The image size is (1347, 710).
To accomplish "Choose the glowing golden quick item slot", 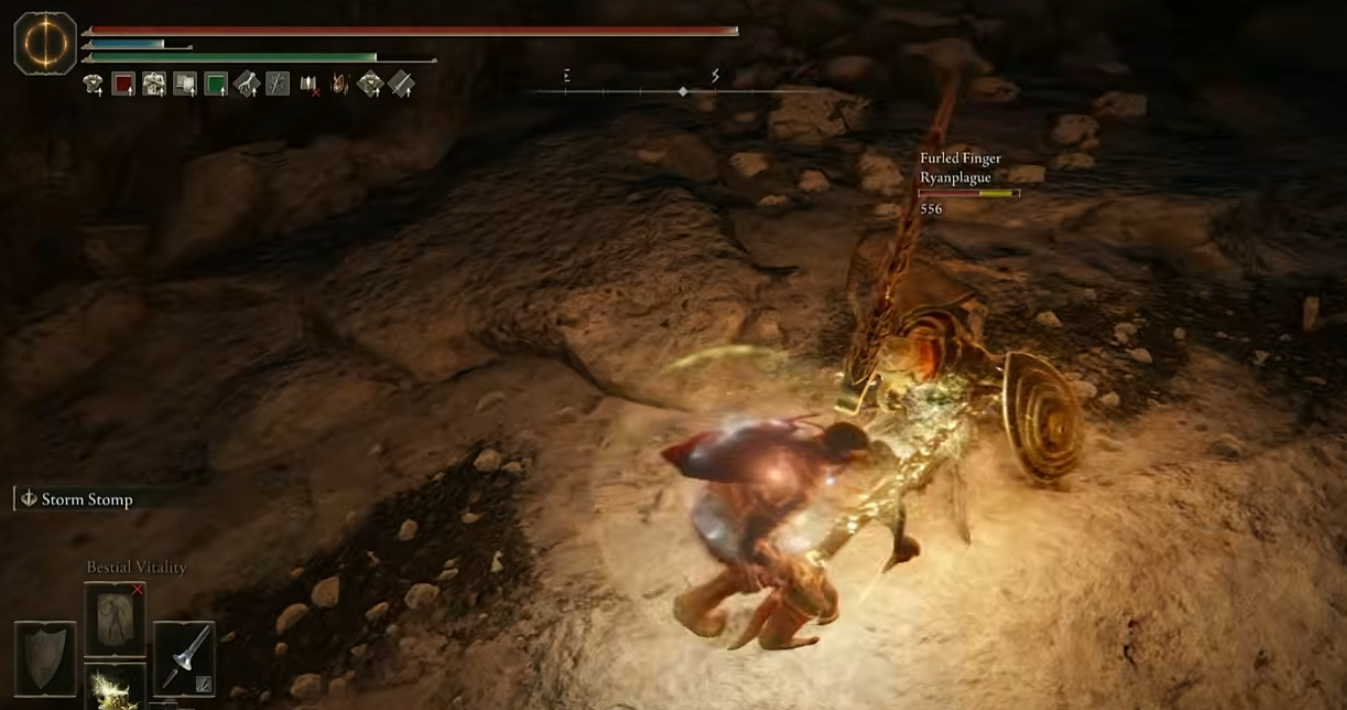I will pos(114,686).
